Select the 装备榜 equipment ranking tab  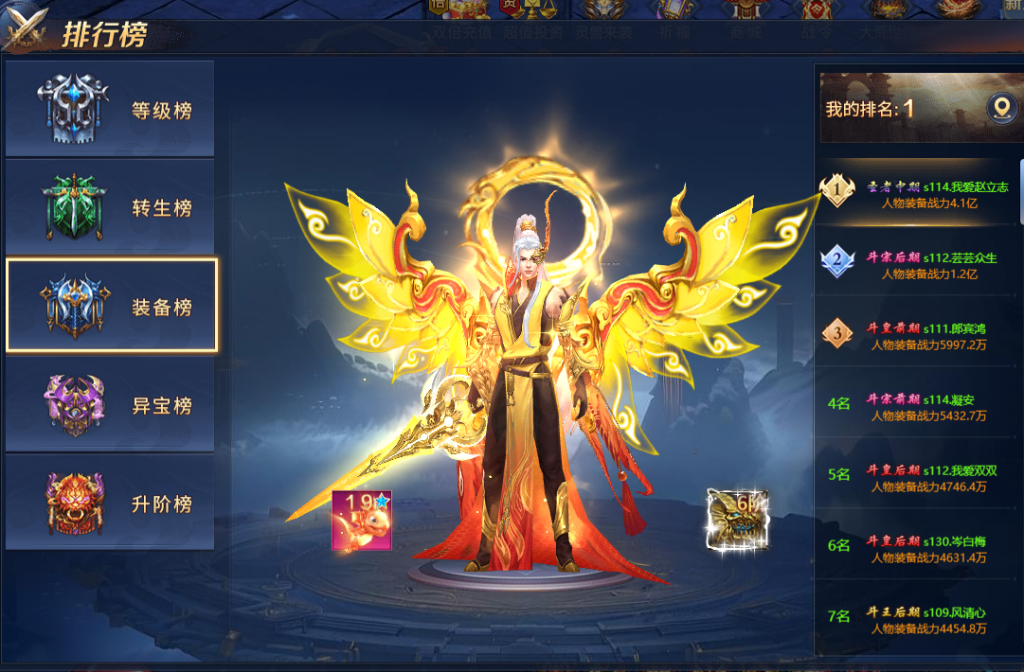[111, 306]
